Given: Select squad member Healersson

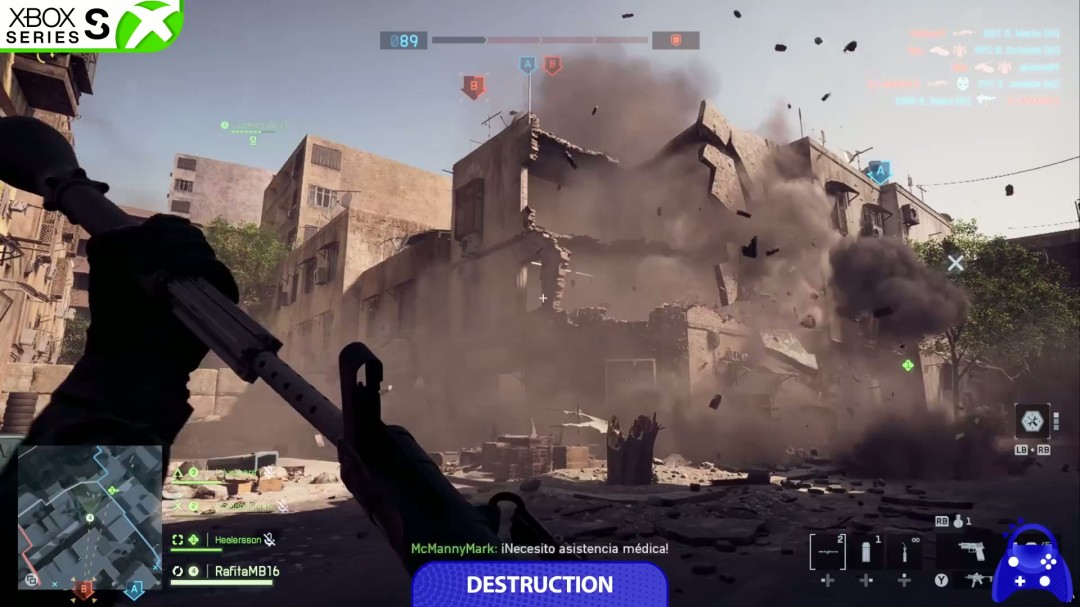Looking at the screenshot, I should pos(238,540).
